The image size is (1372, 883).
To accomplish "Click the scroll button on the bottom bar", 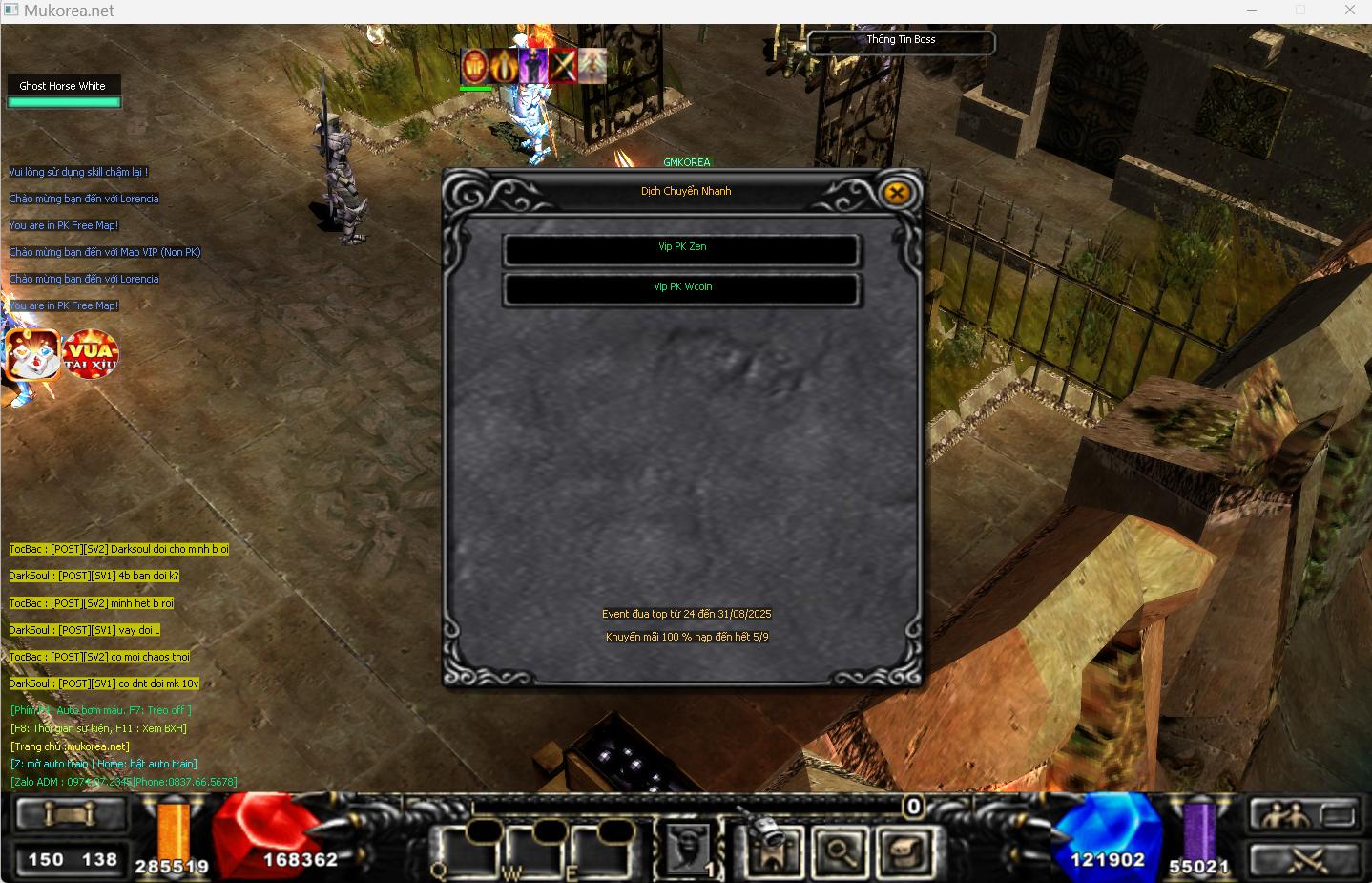I will point(72,815).
